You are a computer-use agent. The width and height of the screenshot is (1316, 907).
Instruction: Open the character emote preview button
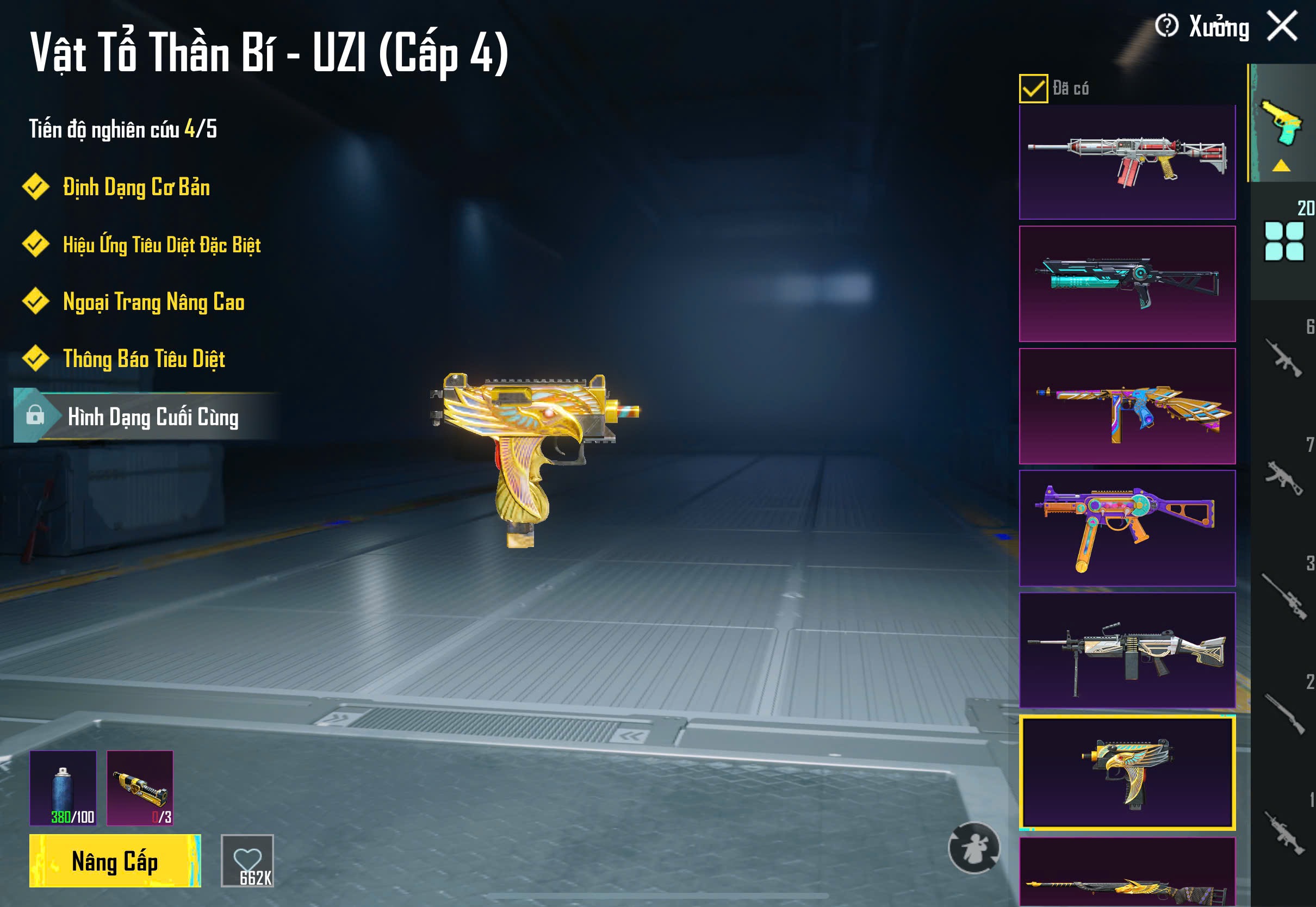(974, 848)
